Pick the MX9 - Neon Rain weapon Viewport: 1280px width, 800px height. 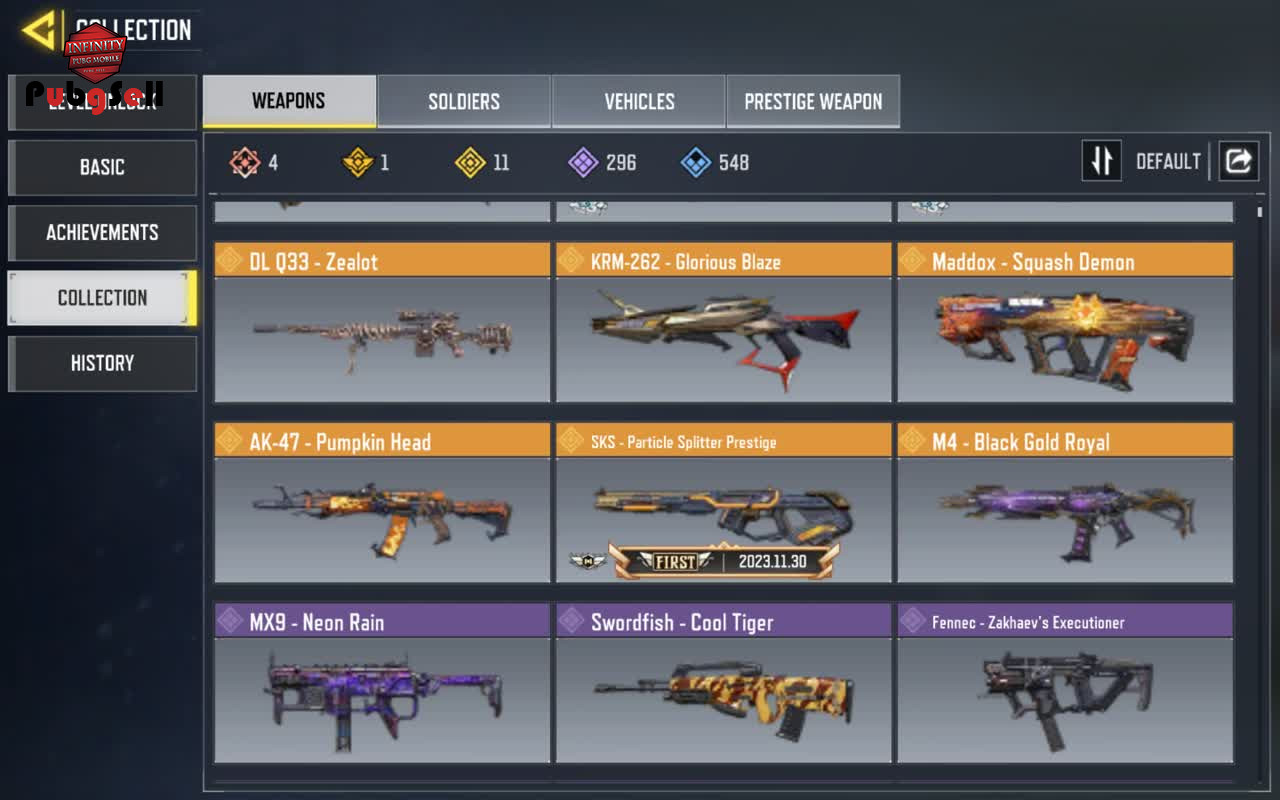382,683
